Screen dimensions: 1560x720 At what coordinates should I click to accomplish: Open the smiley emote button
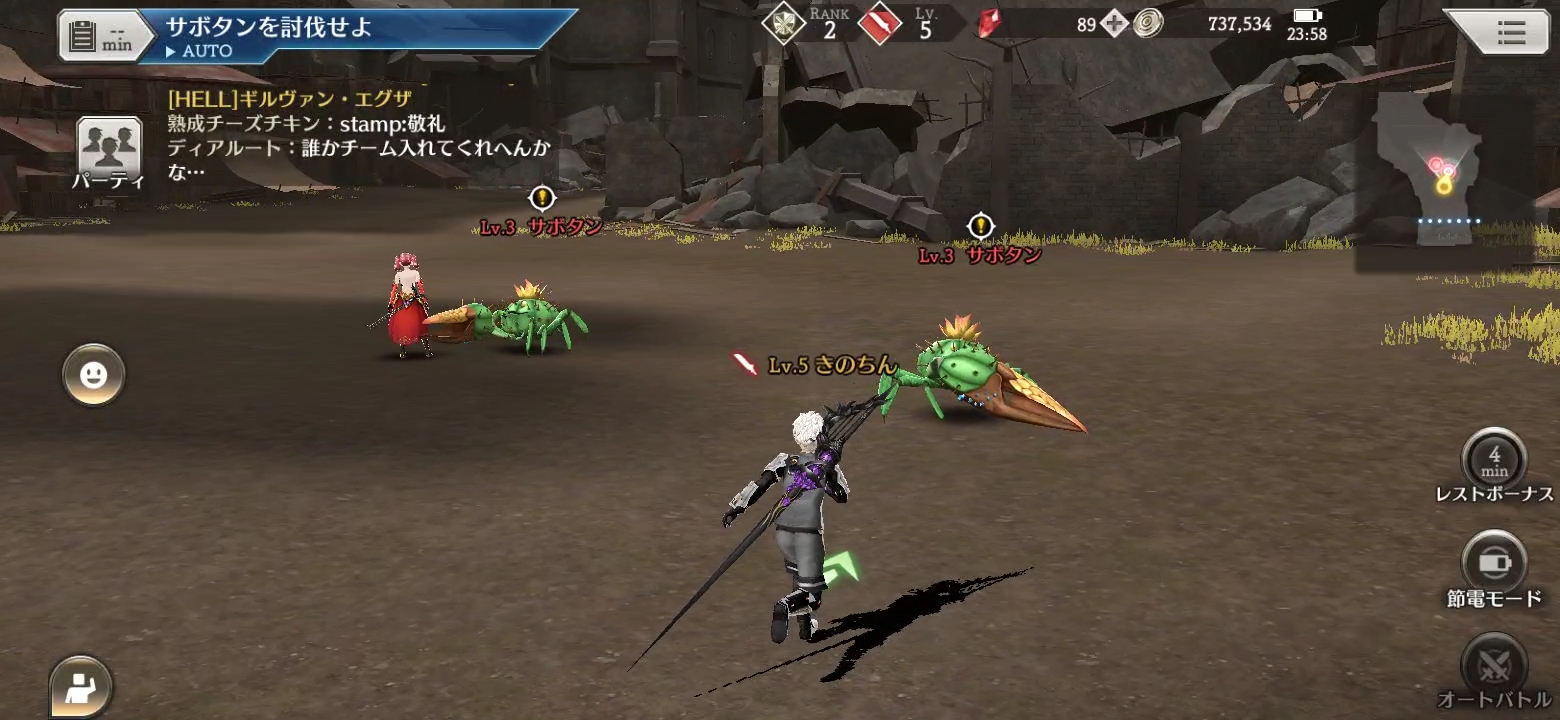tap(94, 375)
